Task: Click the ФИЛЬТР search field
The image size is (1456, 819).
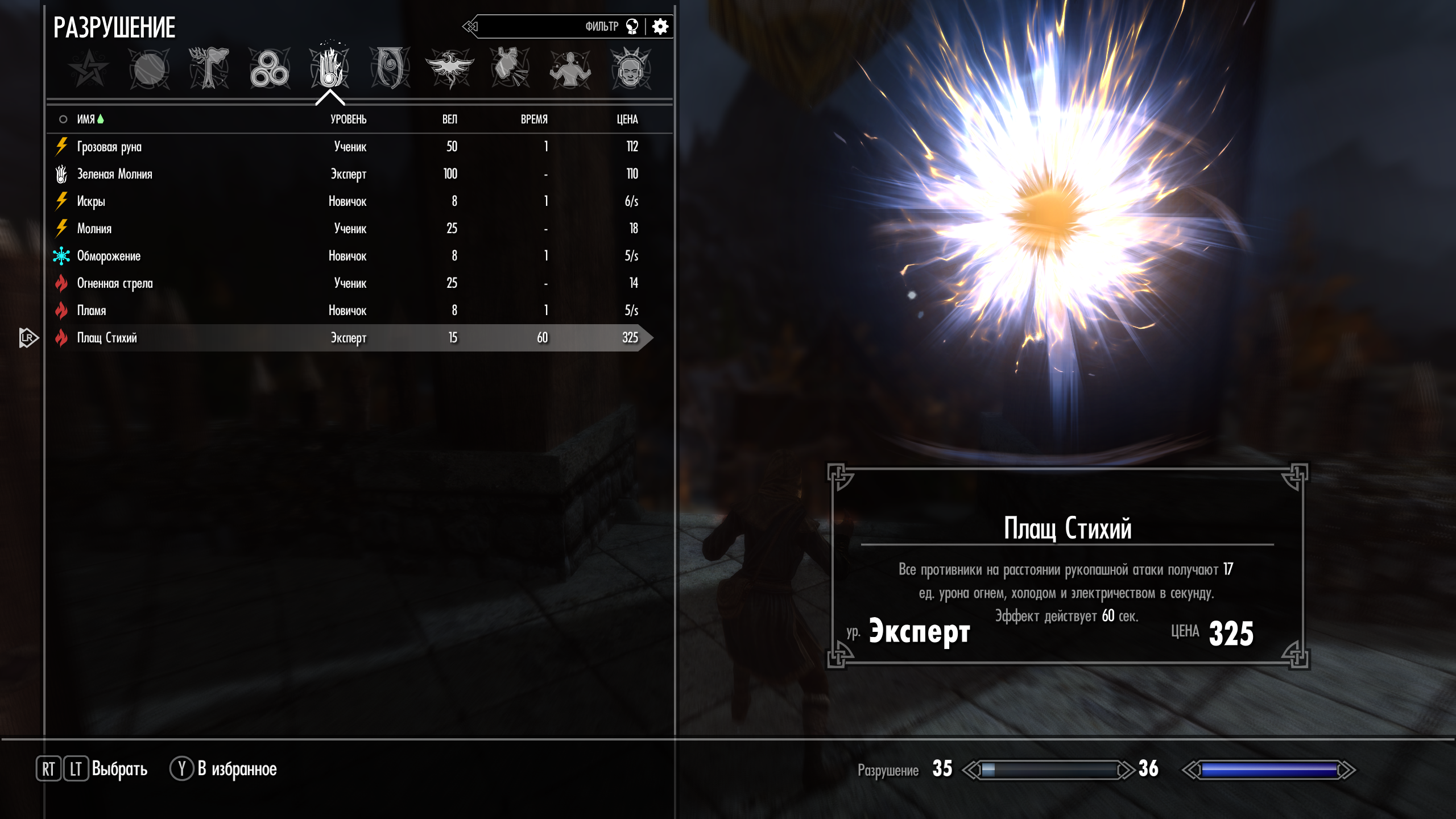Action: [x=546, y=27]
